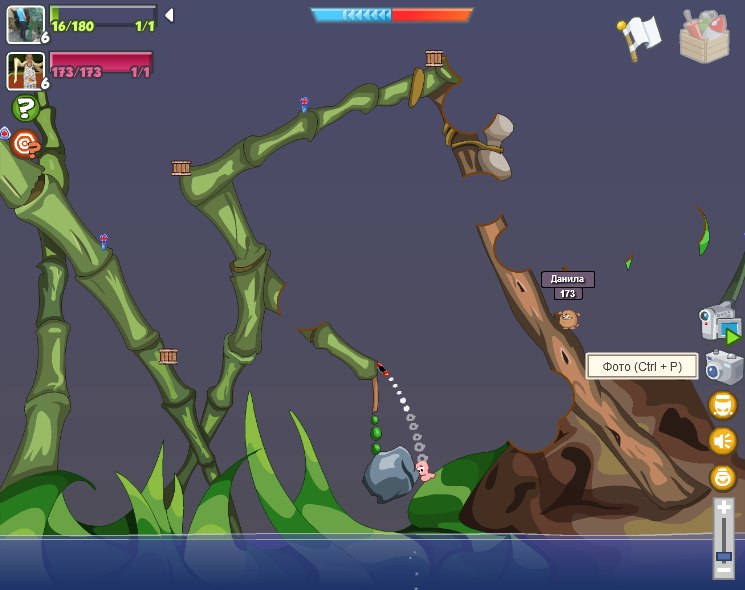Click the white surrender flag
The height and width of the screenshot is (590, 745).
[639, 36]
